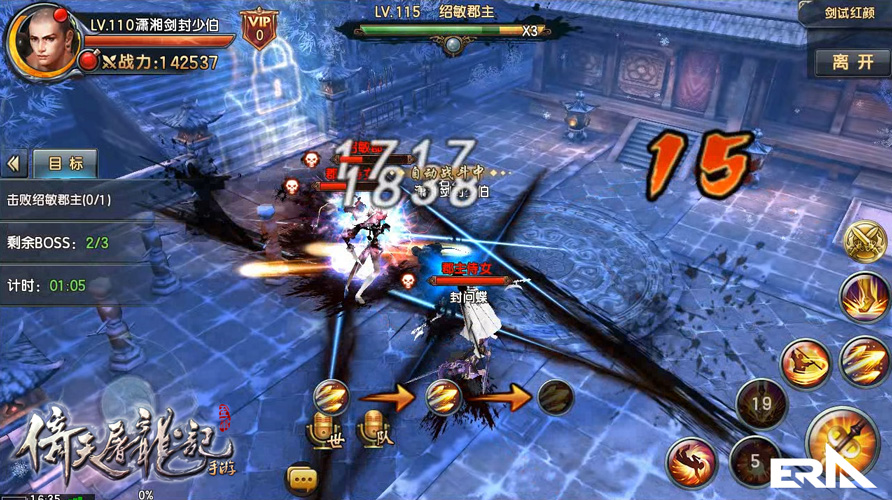Screen dimensions: 892x500
Task: Open the 剑试红颜 stage title button
Action: coord(845,14)
